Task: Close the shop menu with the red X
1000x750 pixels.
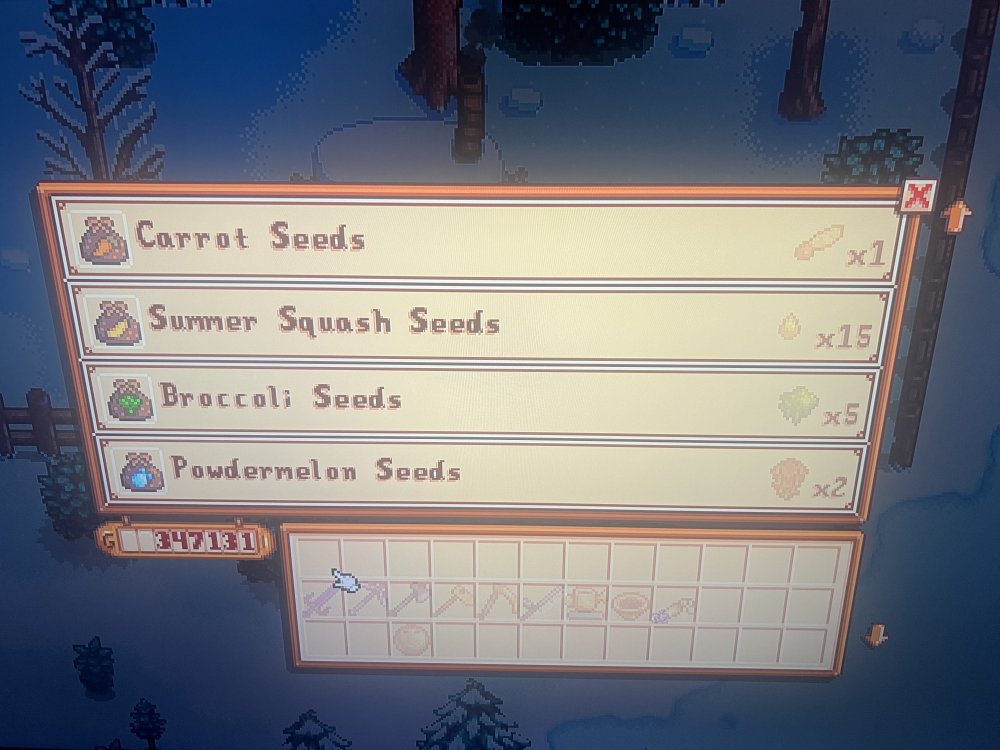Action: click(917, 196)
